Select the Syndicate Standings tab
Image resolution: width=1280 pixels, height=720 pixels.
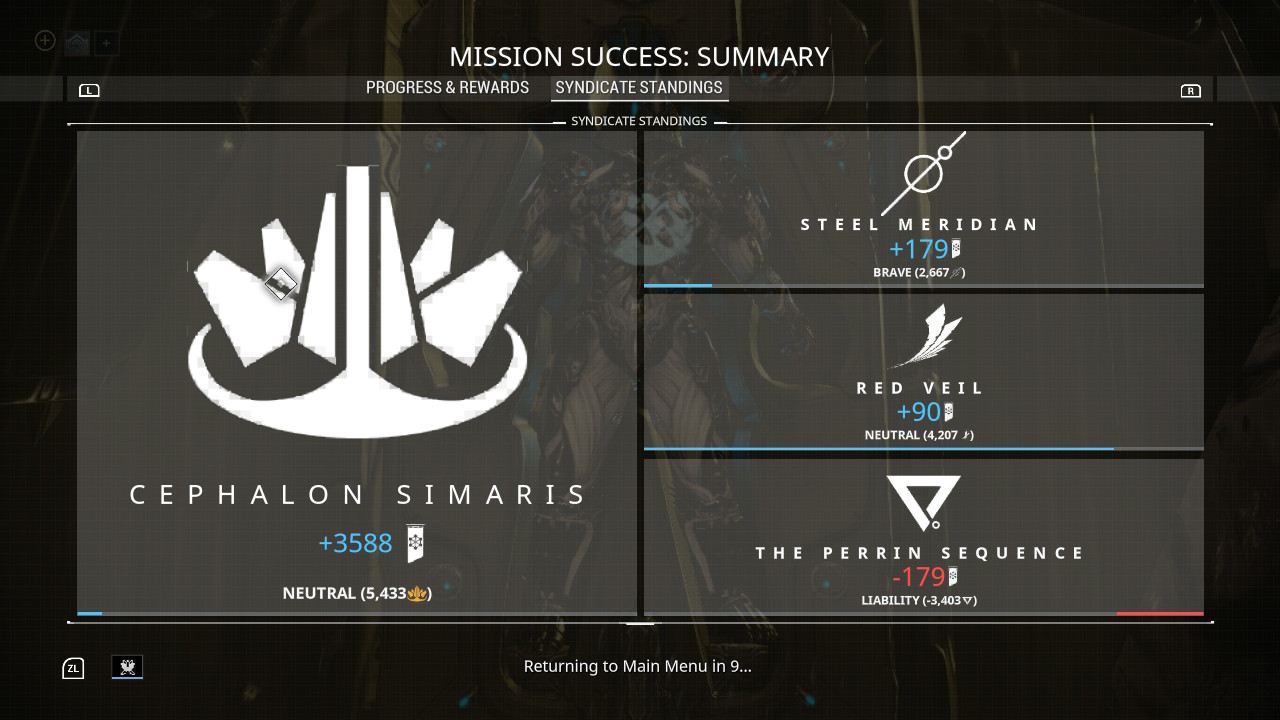click(x=639, y=88)
